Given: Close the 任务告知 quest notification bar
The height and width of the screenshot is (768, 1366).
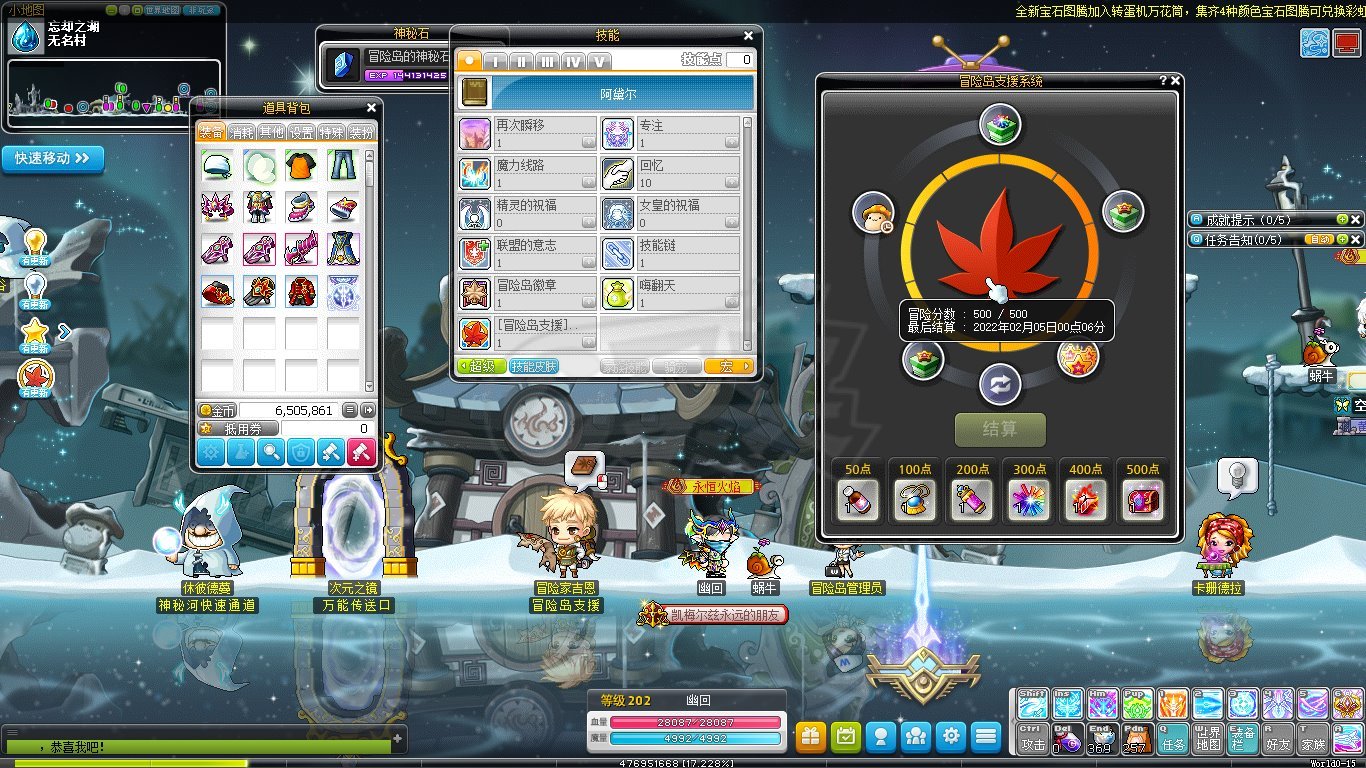Looking at the screenshot, I should coord(1356,240).
